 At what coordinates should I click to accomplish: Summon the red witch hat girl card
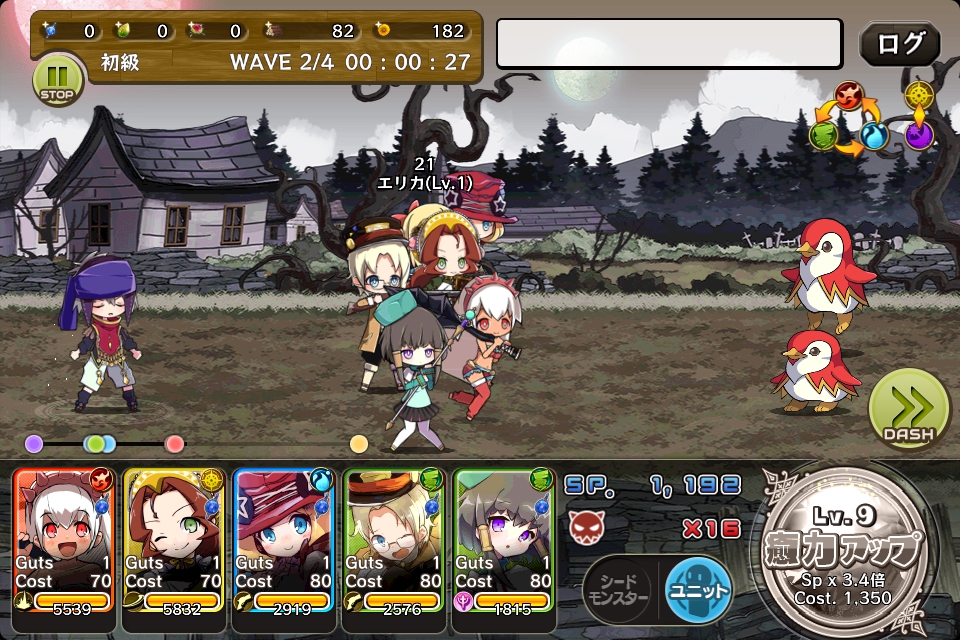(284, 540)
